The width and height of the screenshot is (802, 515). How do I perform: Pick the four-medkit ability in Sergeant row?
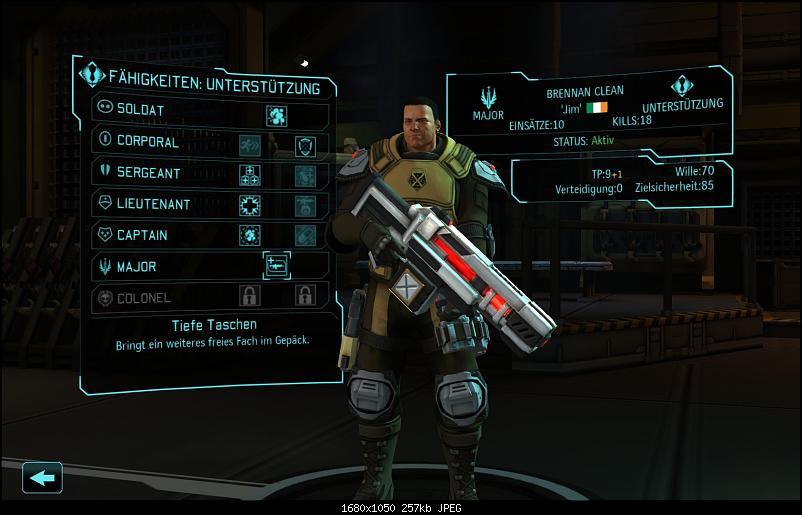click(249, 176)
